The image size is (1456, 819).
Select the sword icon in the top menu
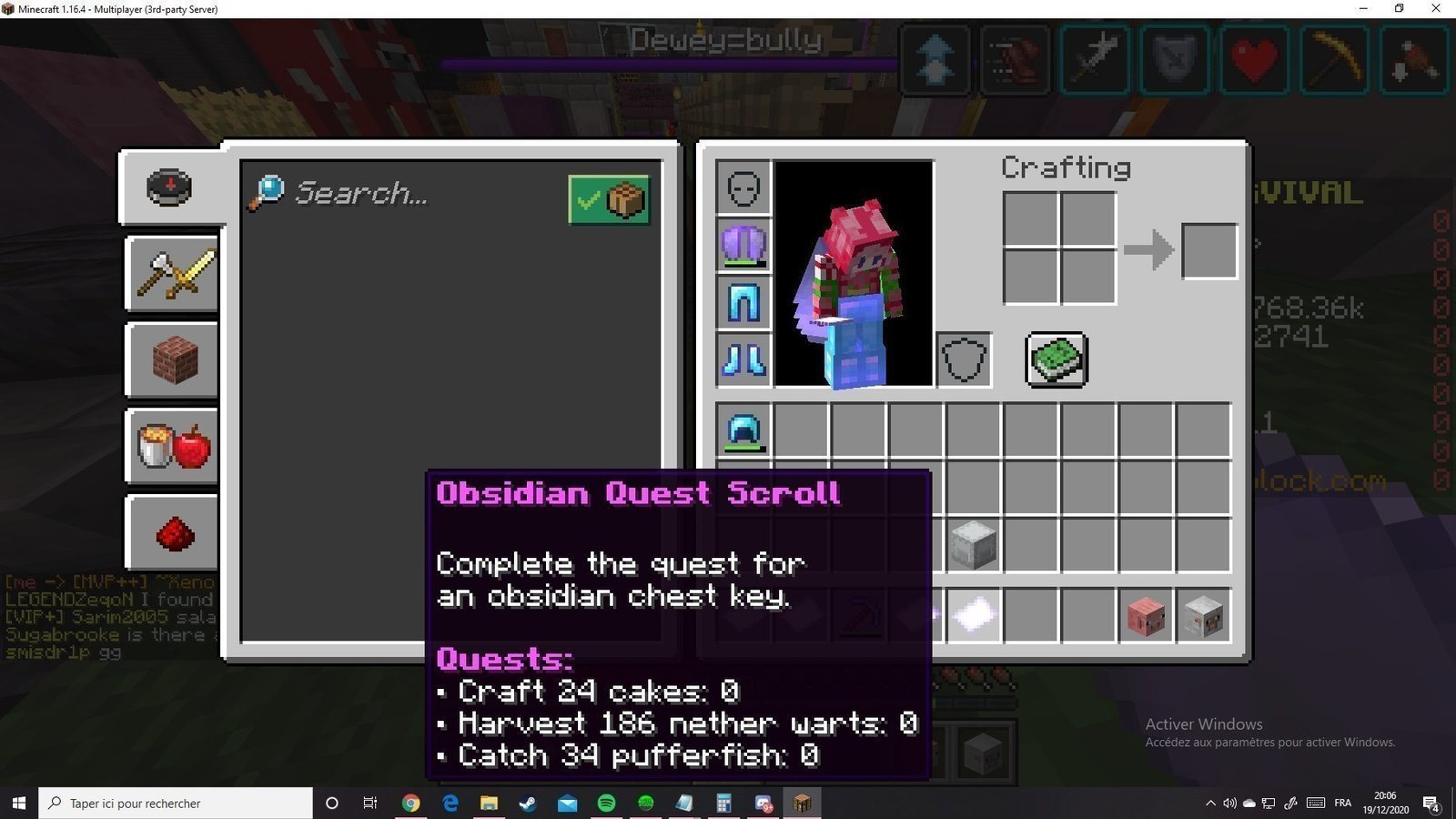coord(1095,59)
